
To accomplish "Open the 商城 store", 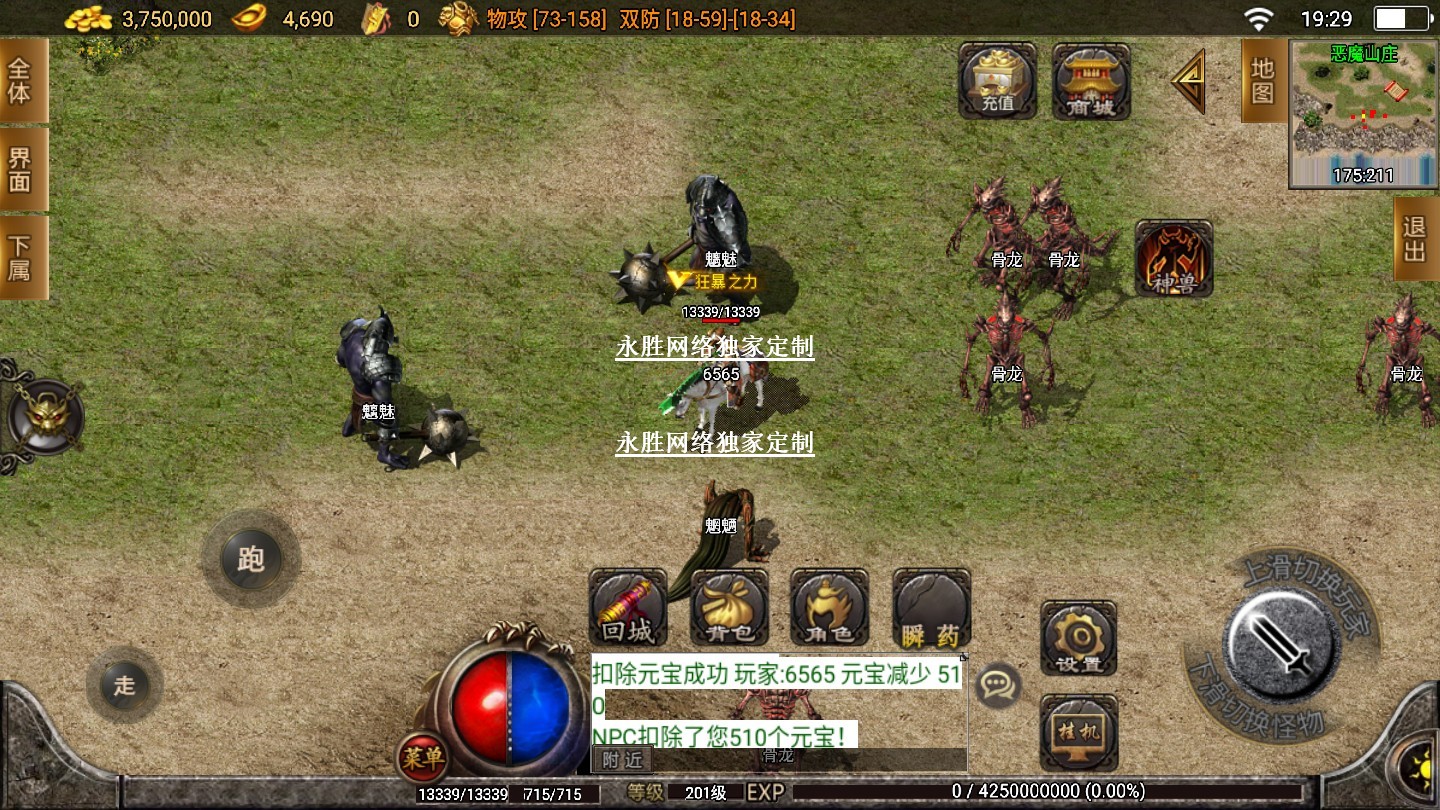I will point(1091,80).
